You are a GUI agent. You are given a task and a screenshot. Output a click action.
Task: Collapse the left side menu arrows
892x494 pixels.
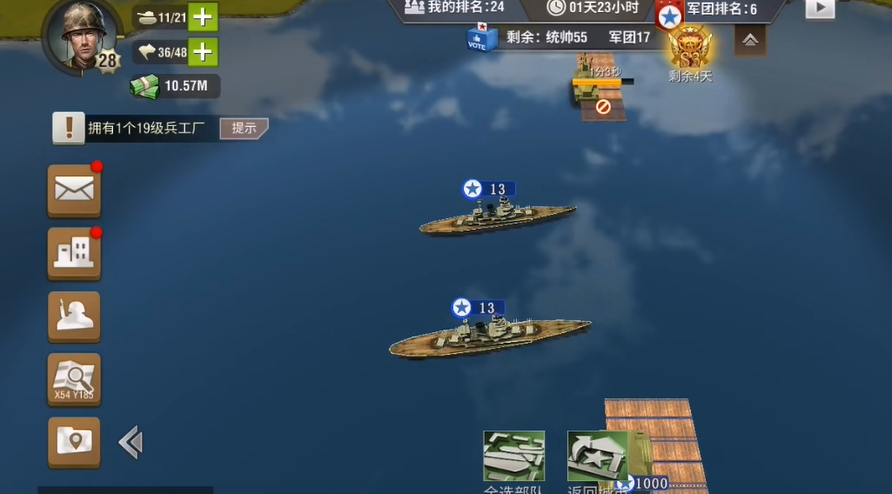(x=131, y=442)
